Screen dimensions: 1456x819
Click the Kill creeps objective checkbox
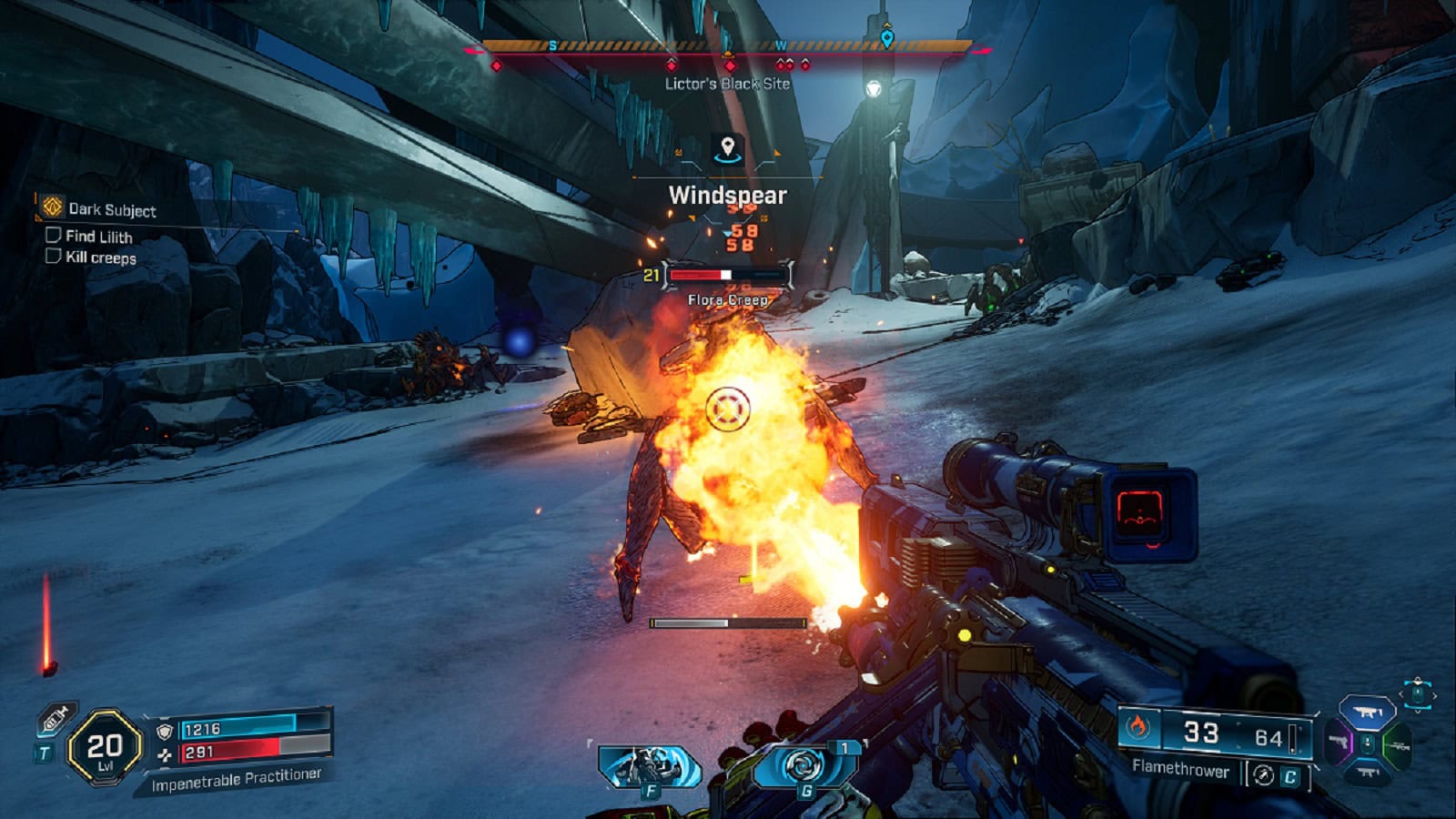[53, 257]
